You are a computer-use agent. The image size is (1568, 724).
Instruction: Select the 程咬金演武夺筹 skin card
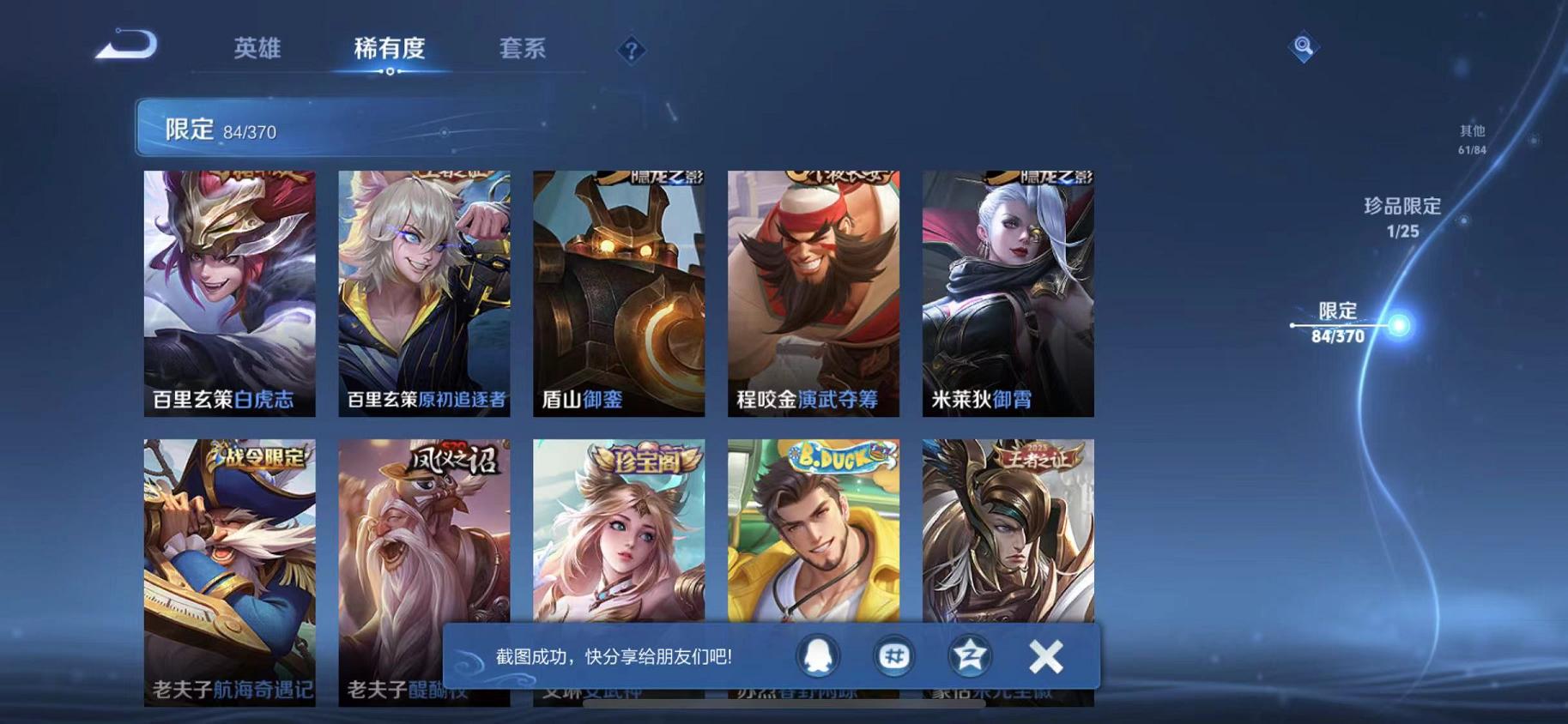coord(812,292)
